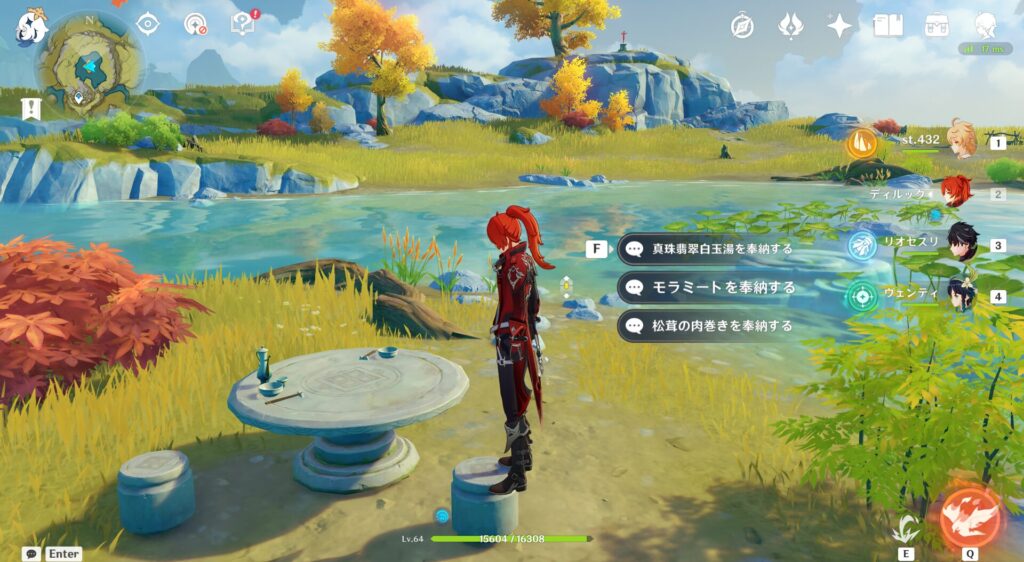Switch to party member ウェンティ

click(x=961, y=295)
